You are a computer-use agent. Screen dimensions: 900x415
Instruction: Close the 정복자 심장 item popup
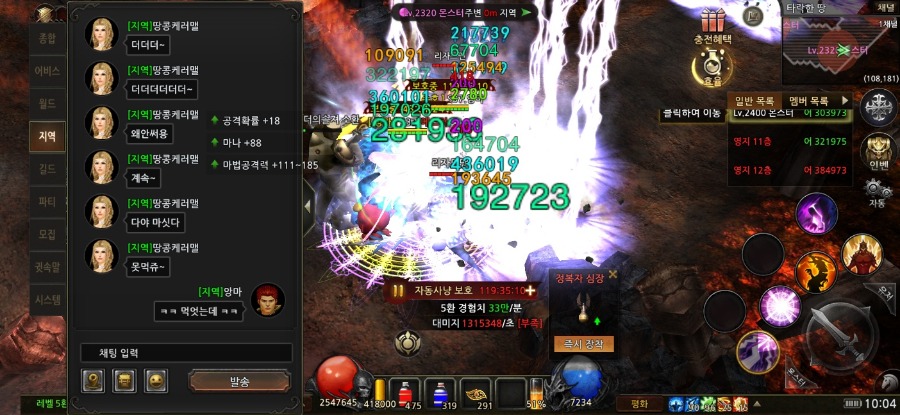(613, 273)
